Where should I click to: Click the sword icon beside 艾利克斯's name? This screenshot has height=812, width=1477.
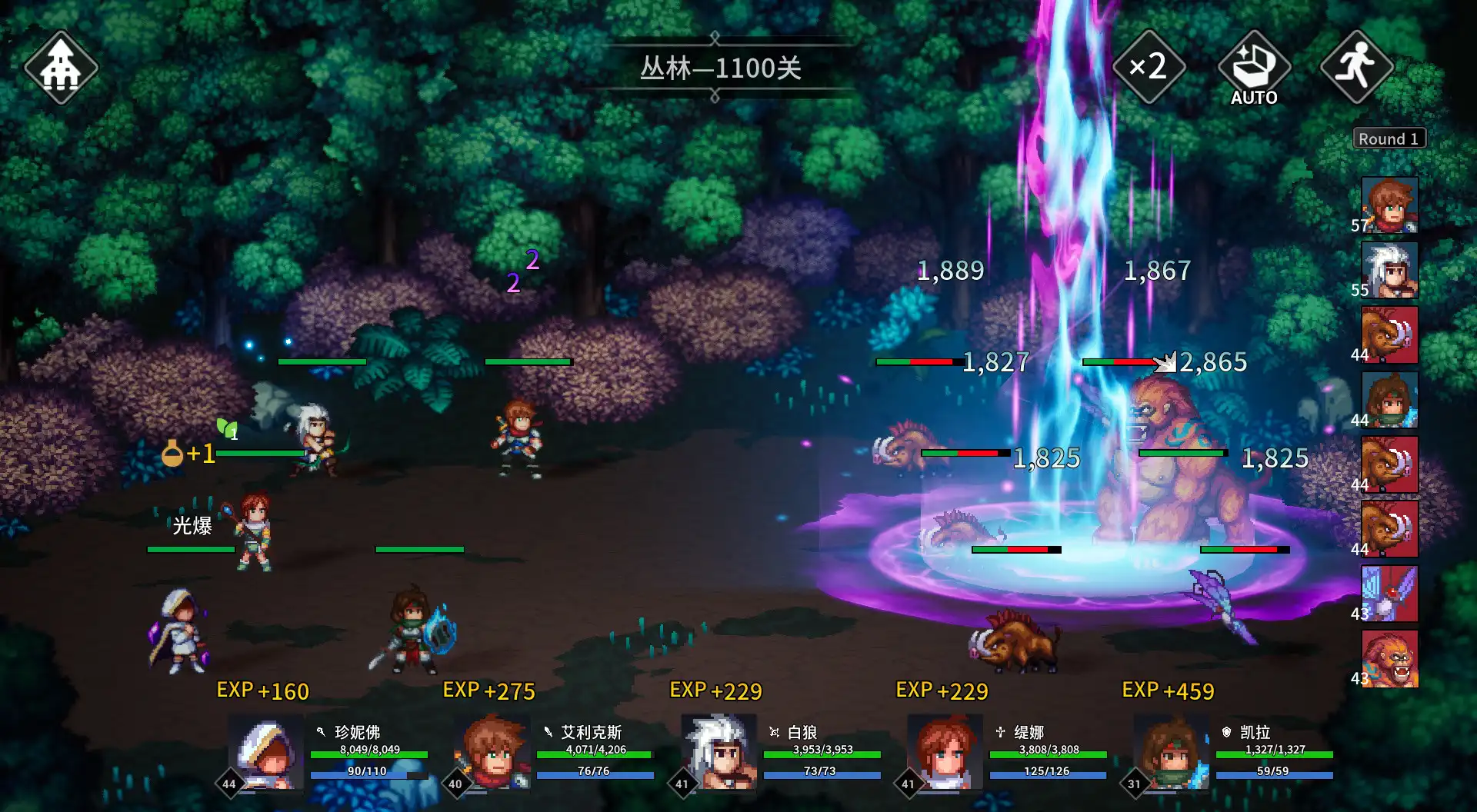coord(548,733)
